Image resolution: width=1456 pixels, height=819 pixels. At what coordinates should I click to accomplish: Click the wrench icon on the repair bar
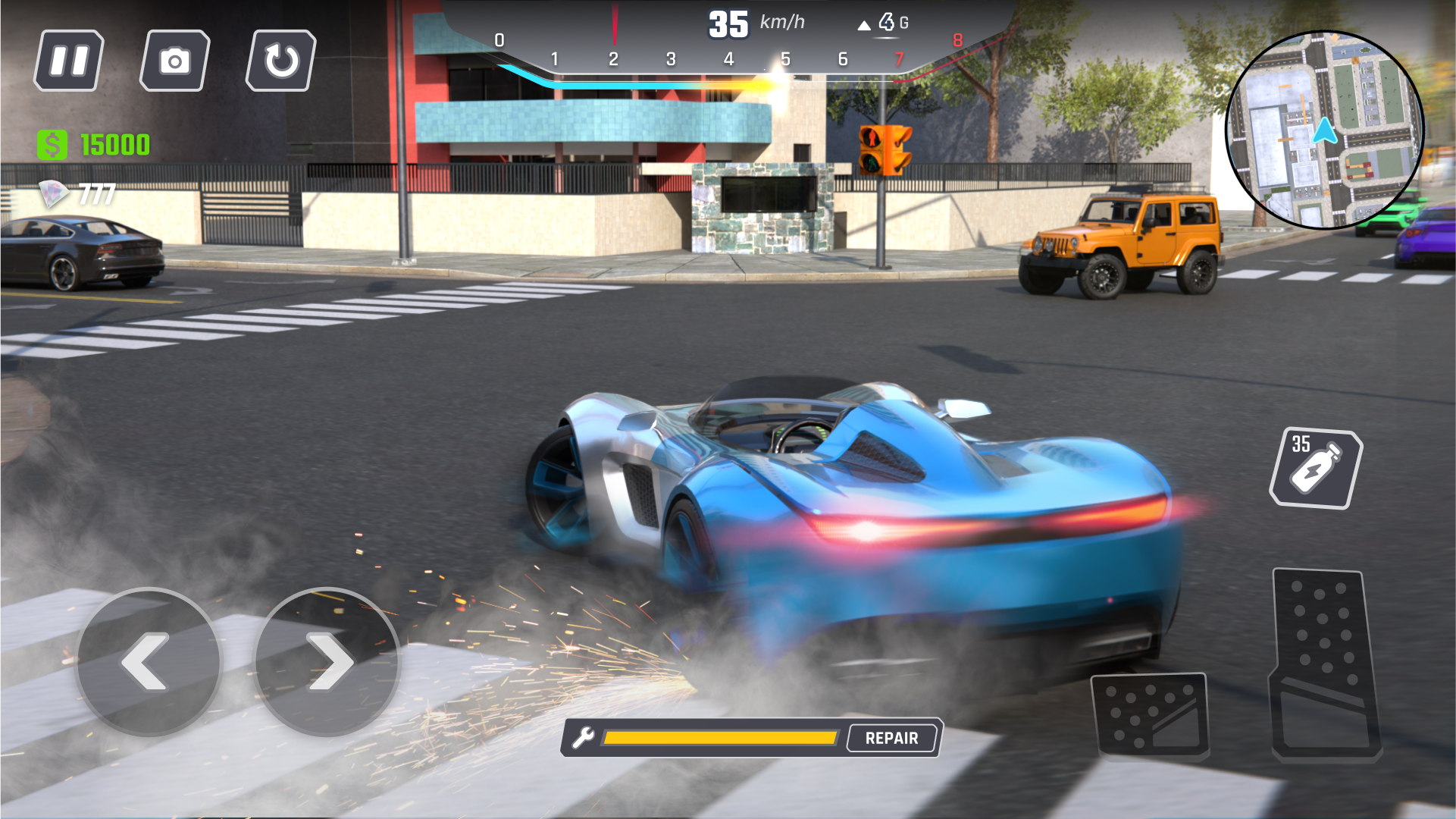(584, 736)
